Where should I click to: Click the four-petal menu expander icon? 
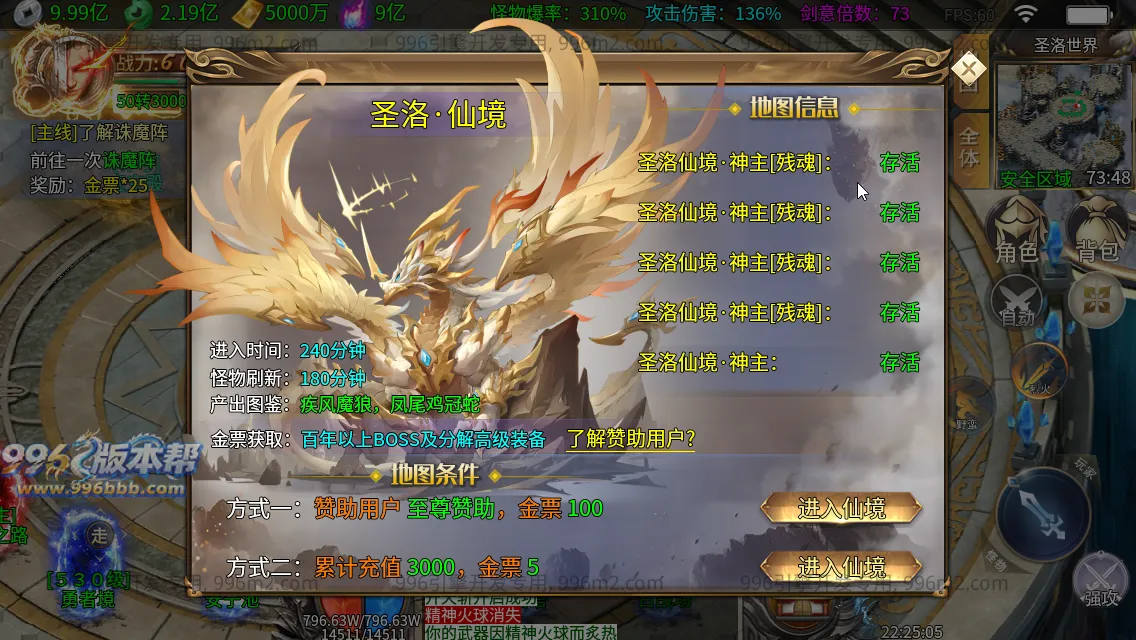pos(1096,300)
